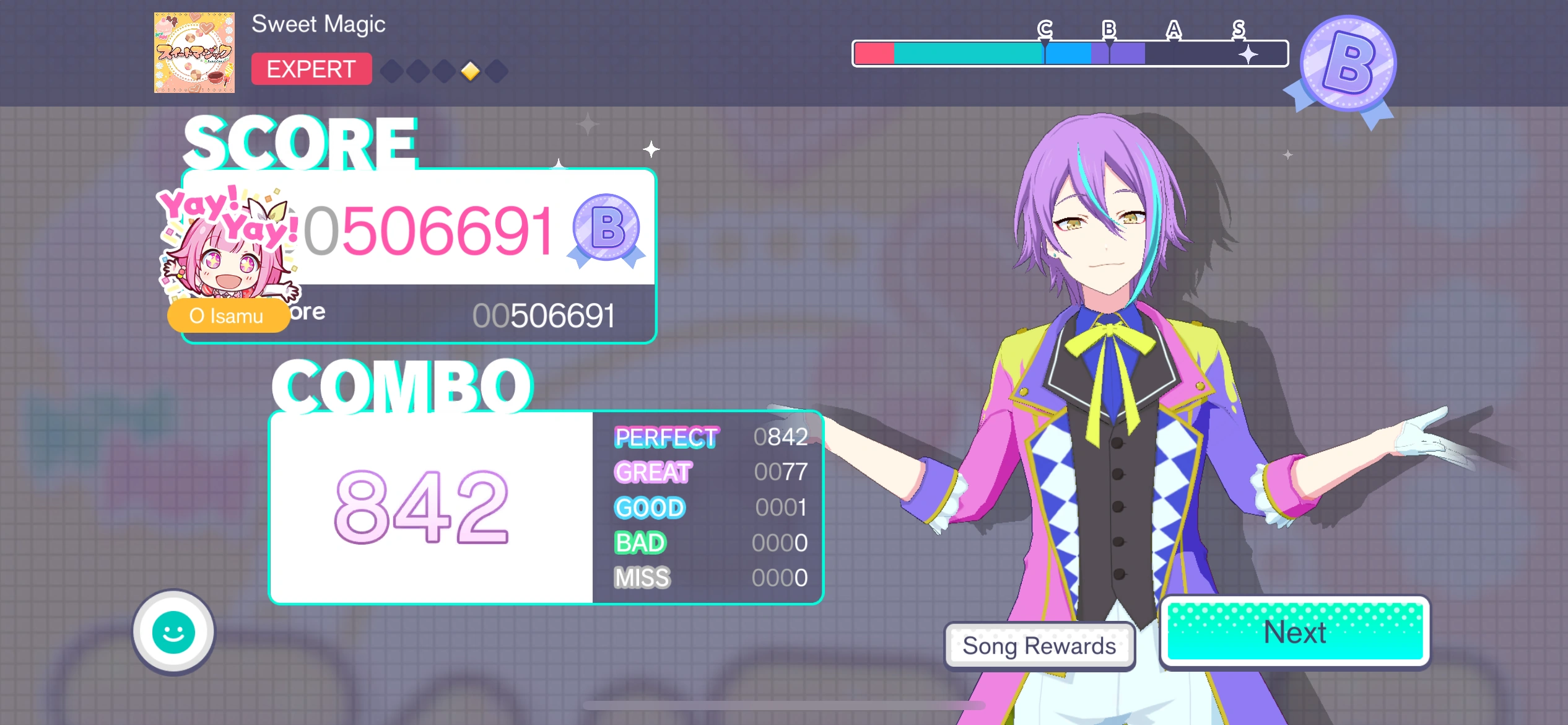Select the Sweet Magic song title
This screenshot has width=1568, height=725.
point(318,24)
